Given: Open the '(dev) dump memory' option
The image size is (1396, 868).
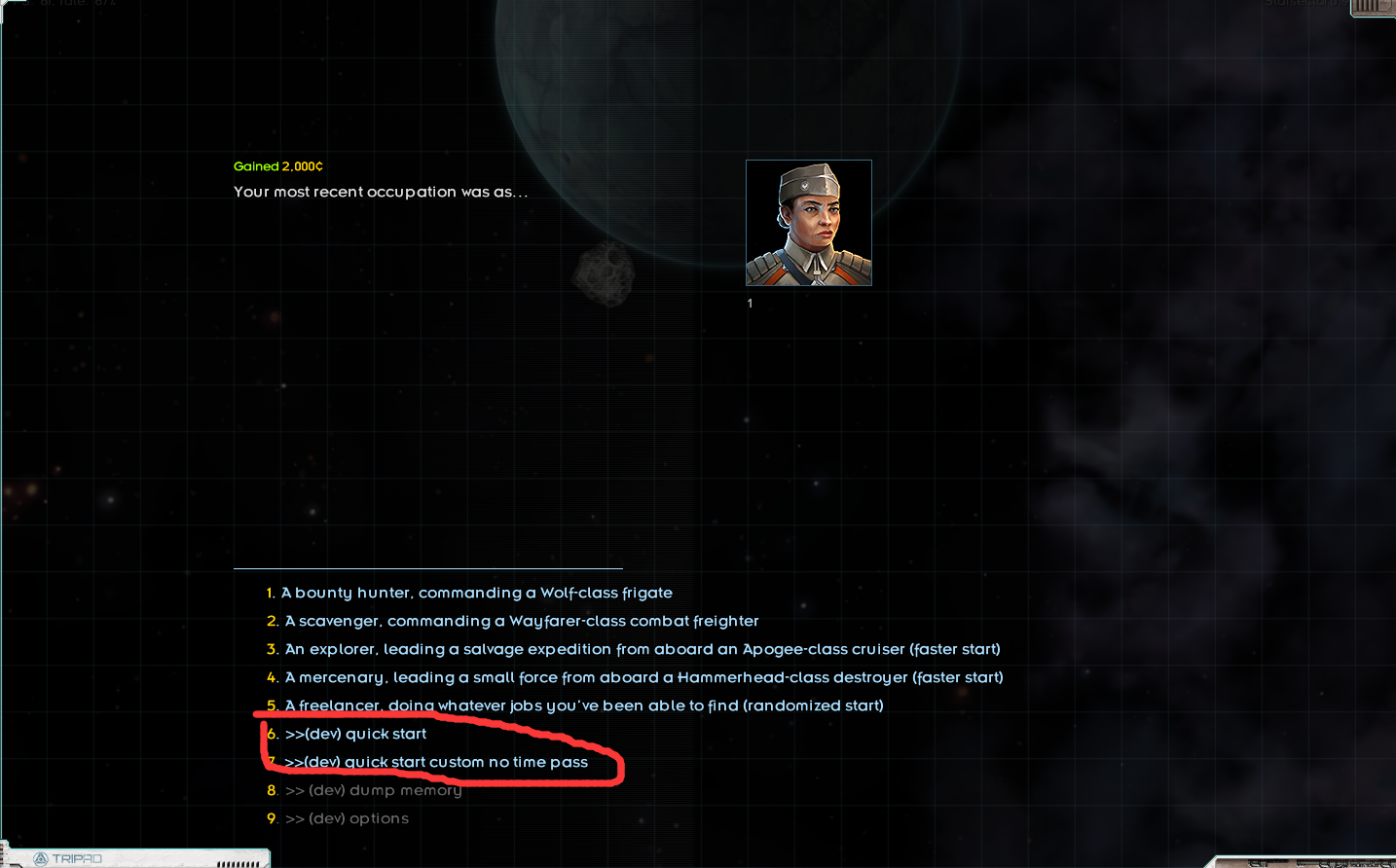Looking at the screenshot, I should click(x=375, y=790).
